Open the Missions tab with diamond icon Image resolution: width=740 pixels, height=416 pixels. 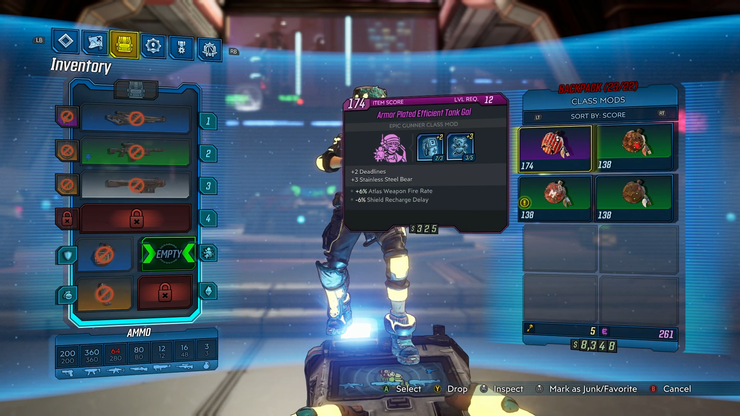[x=67, y=42]
